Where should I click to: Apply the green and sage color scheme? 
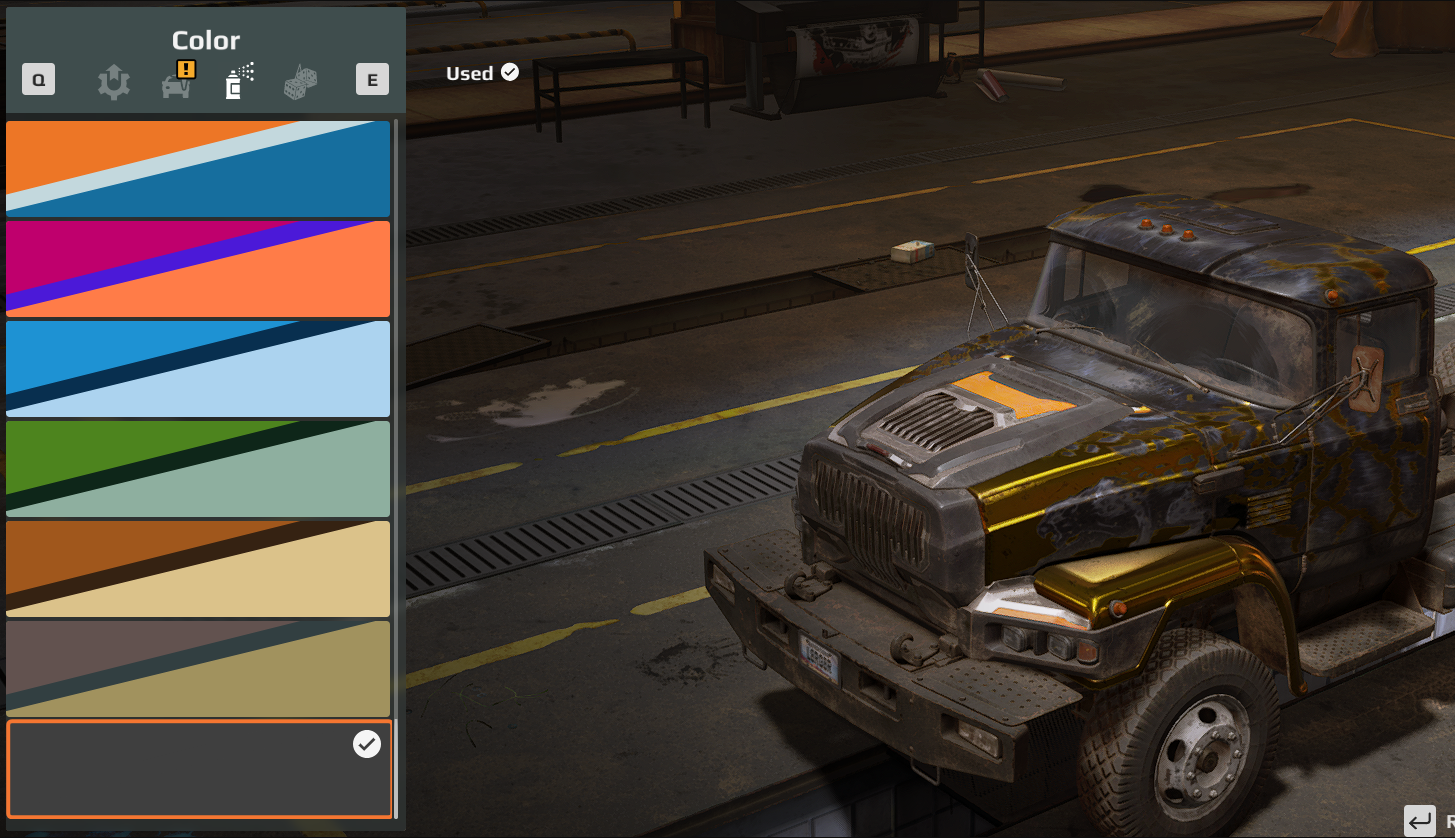[198, 469]
